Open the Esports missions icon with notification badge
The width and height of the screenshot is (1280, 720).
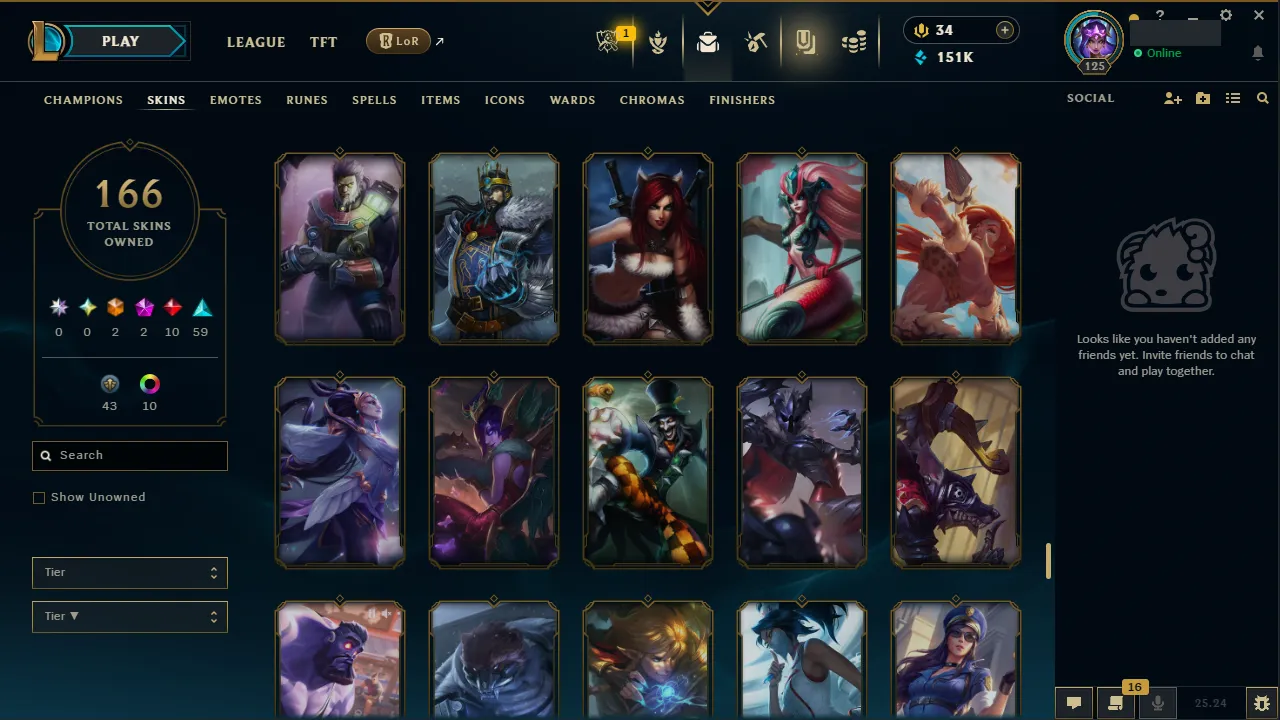coord(609,41)
